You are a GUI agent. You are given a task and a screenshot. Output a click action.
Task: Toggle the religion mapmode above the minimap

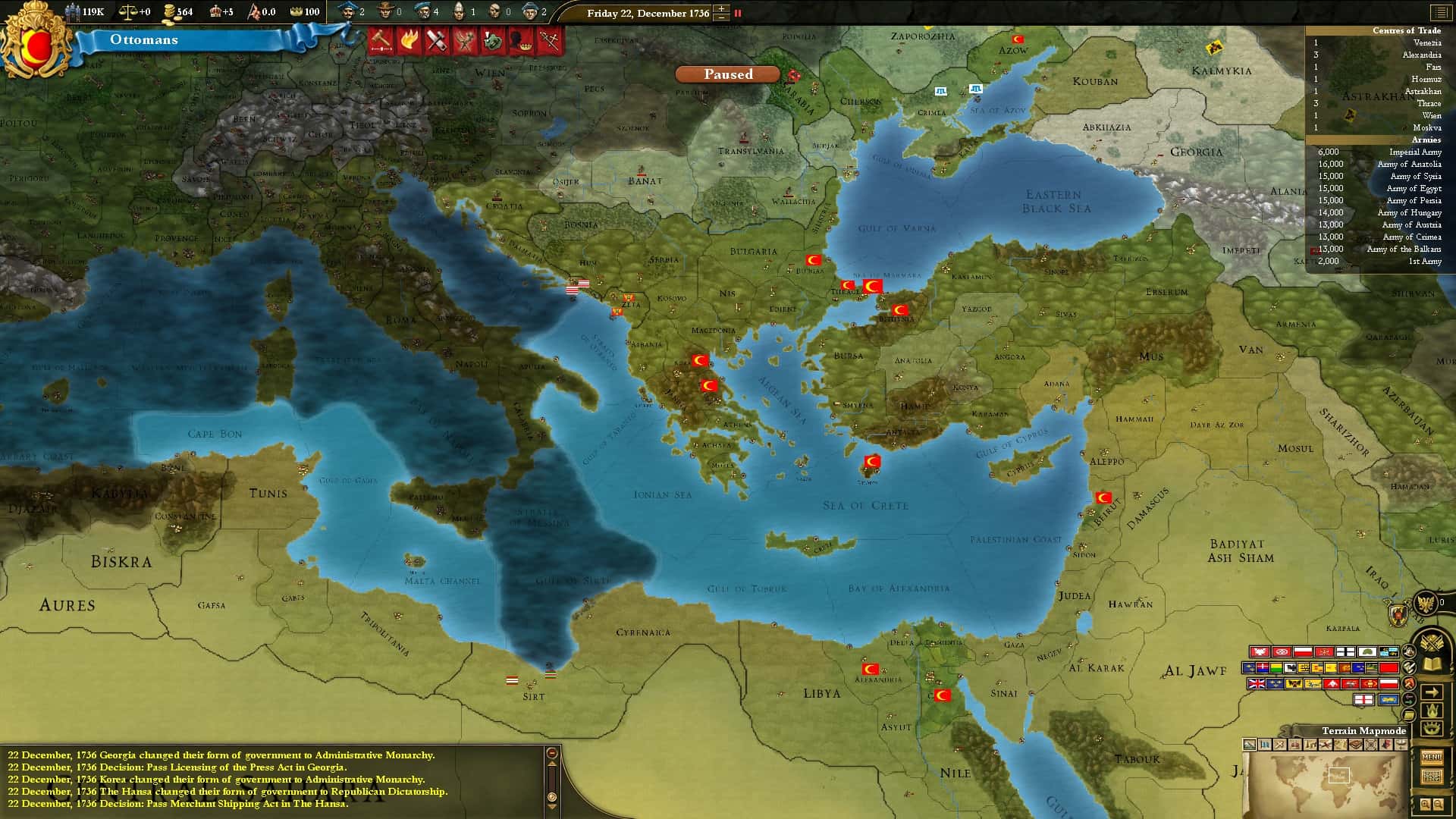(x=1294, y=745)
